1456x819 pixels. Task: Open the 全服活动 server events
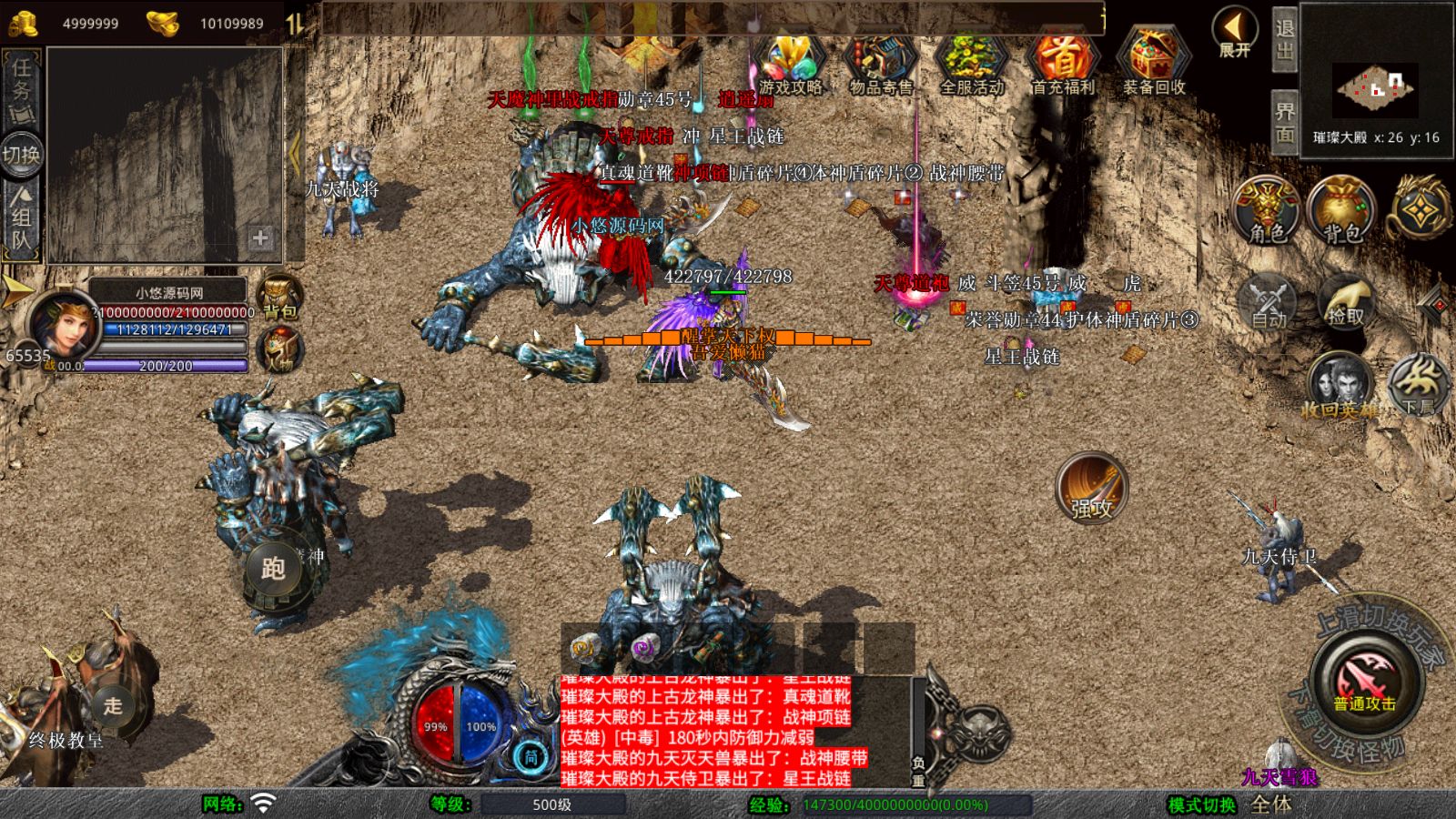point(972,62)
